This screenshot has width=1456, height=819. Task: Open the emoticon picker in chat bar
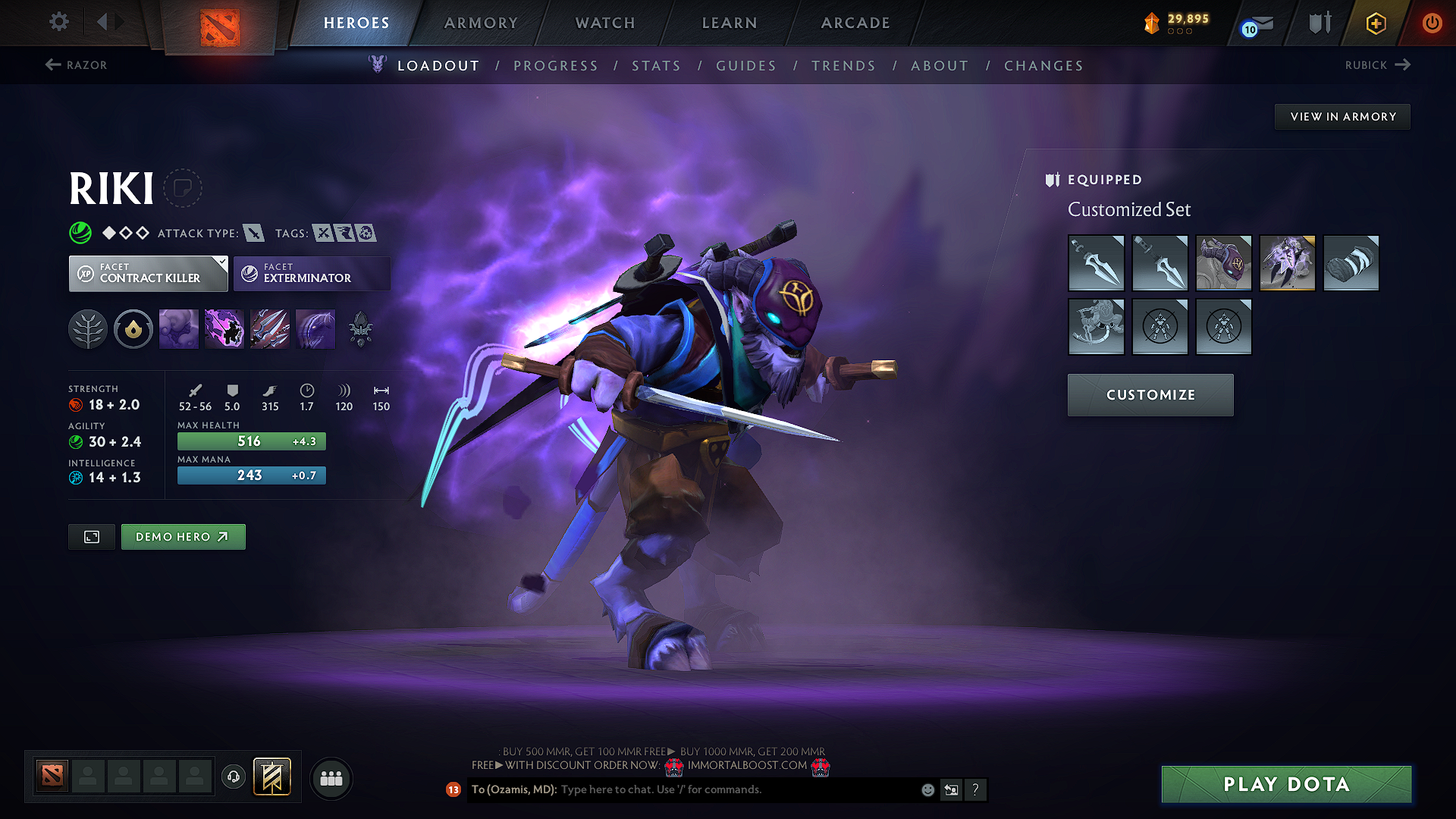point(927,789)
